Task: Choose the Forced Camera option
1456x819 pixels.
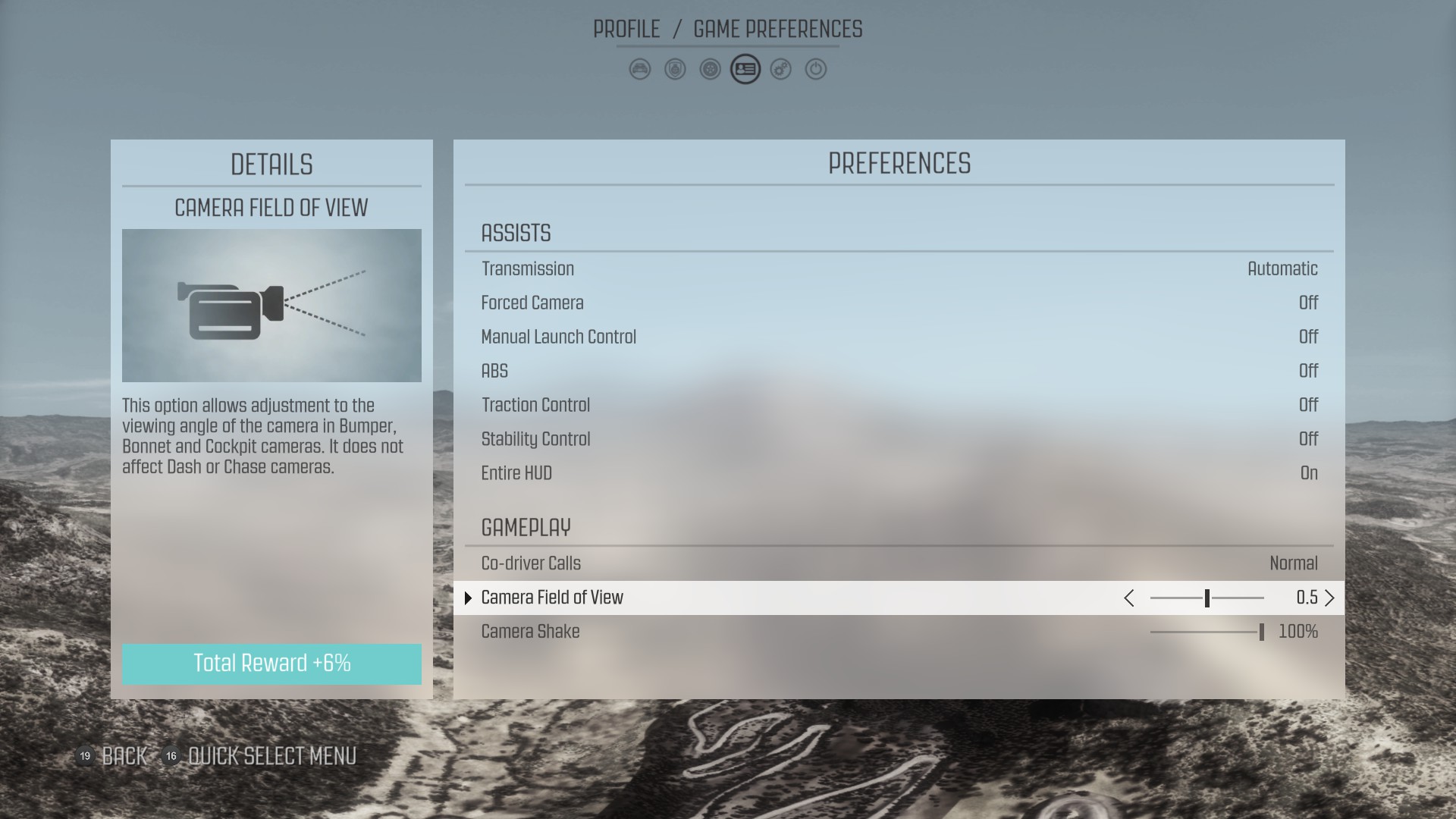Action: click(899, 303)
